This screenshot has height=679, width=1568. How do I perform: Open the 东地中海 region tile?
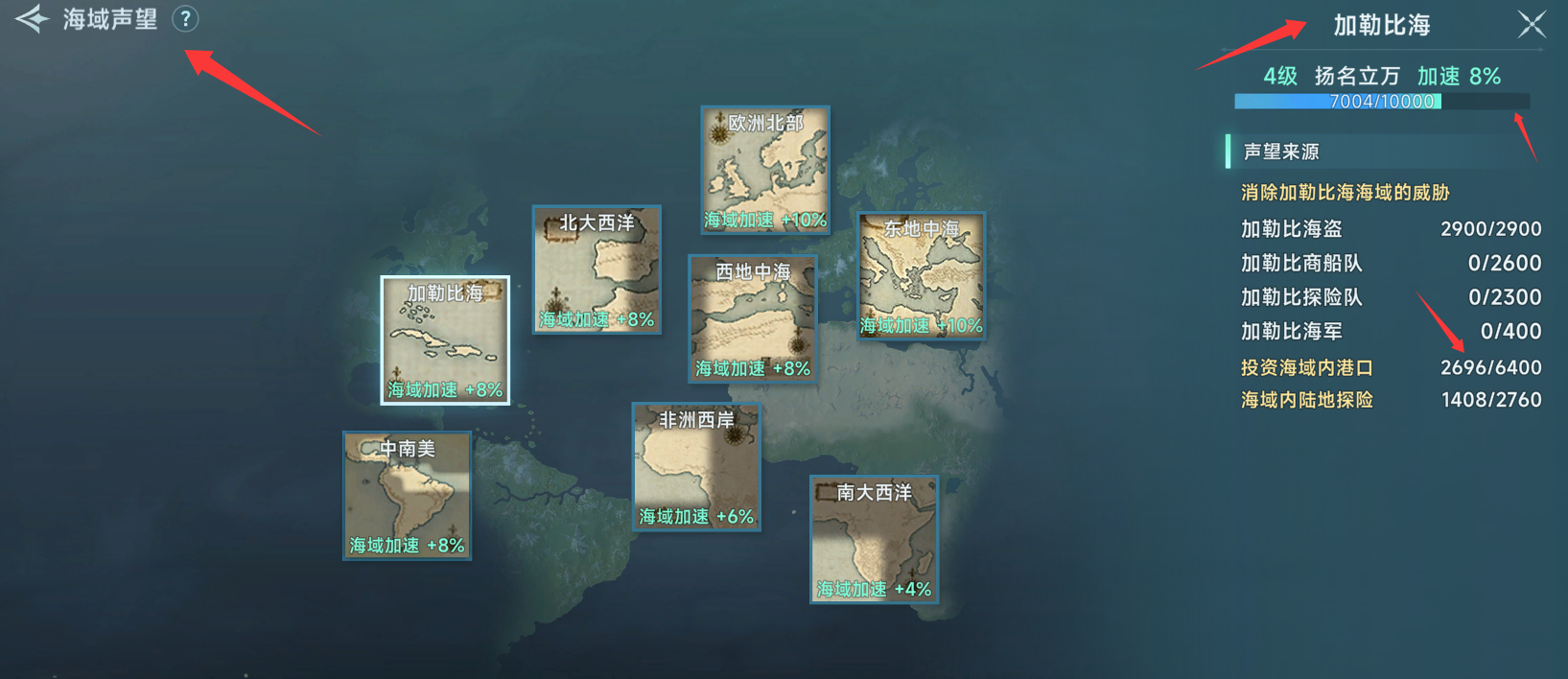click(921, 275)
